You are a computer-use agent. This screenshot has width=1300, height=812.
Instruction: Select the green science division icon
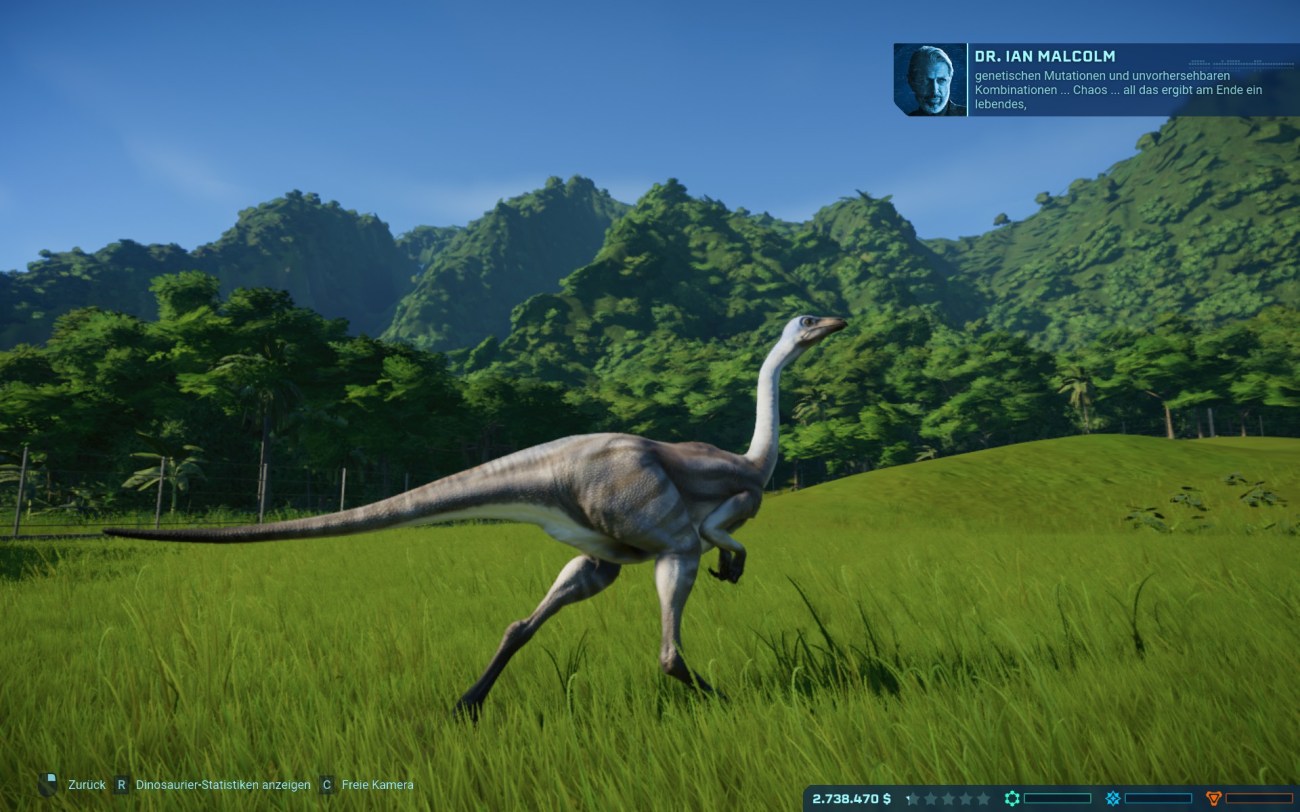(x=1012, y=798)
